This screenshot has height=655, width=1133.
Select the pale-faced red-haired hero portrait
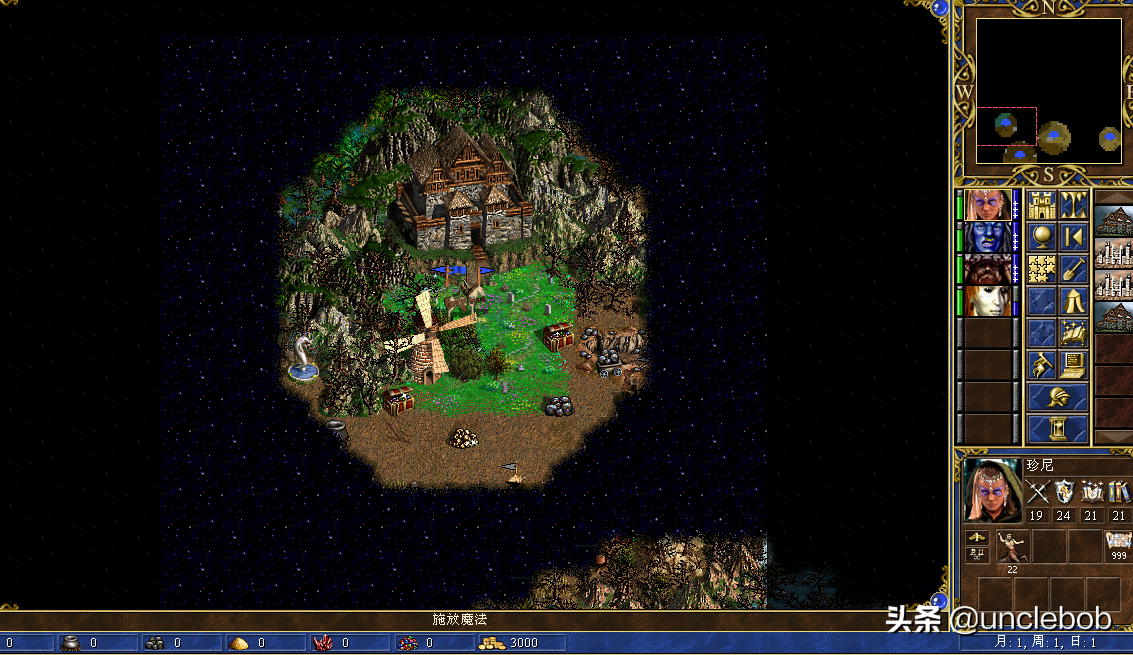(x=988, y=301)
